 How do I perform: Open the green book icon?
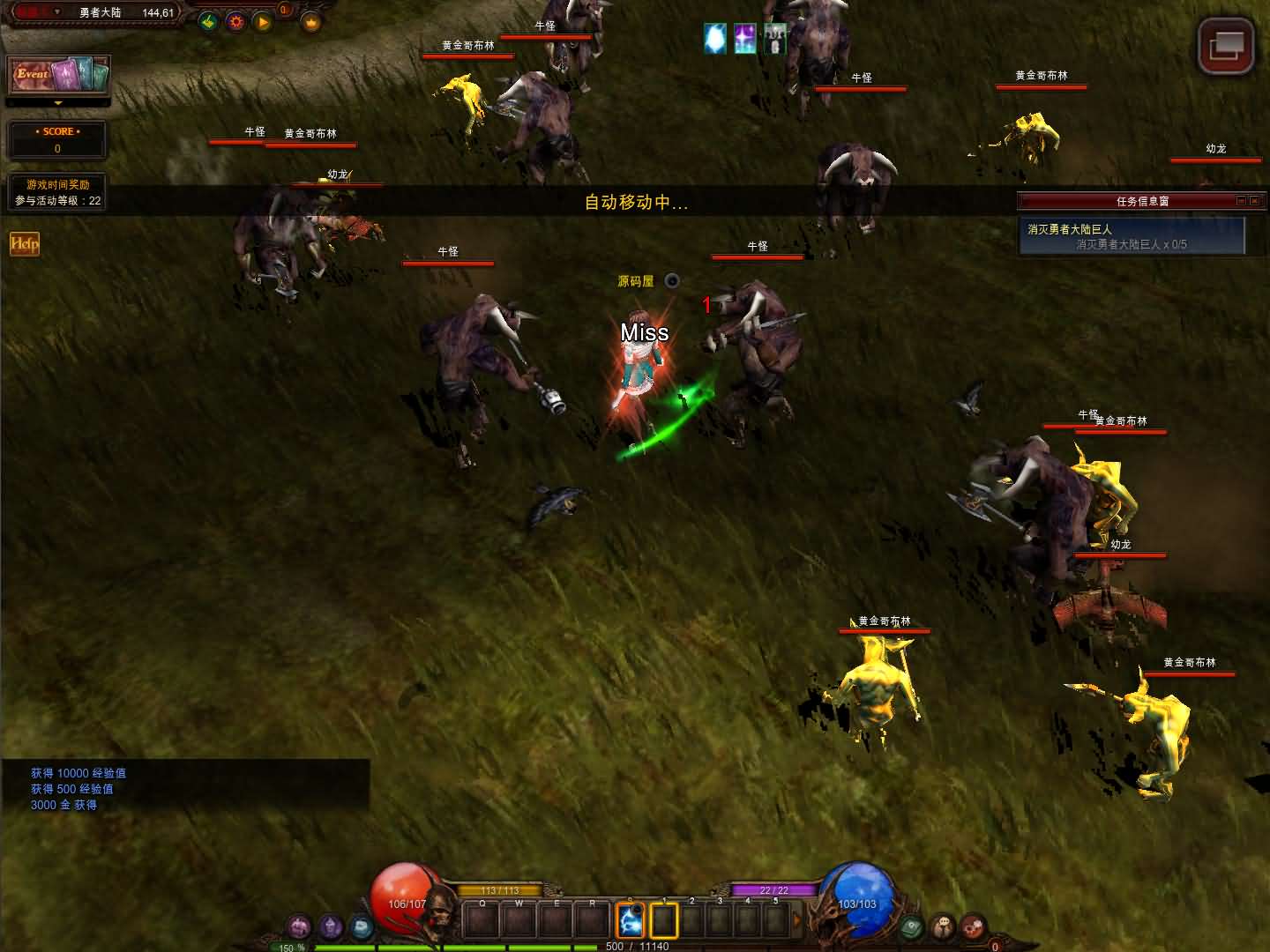(911, 926)
